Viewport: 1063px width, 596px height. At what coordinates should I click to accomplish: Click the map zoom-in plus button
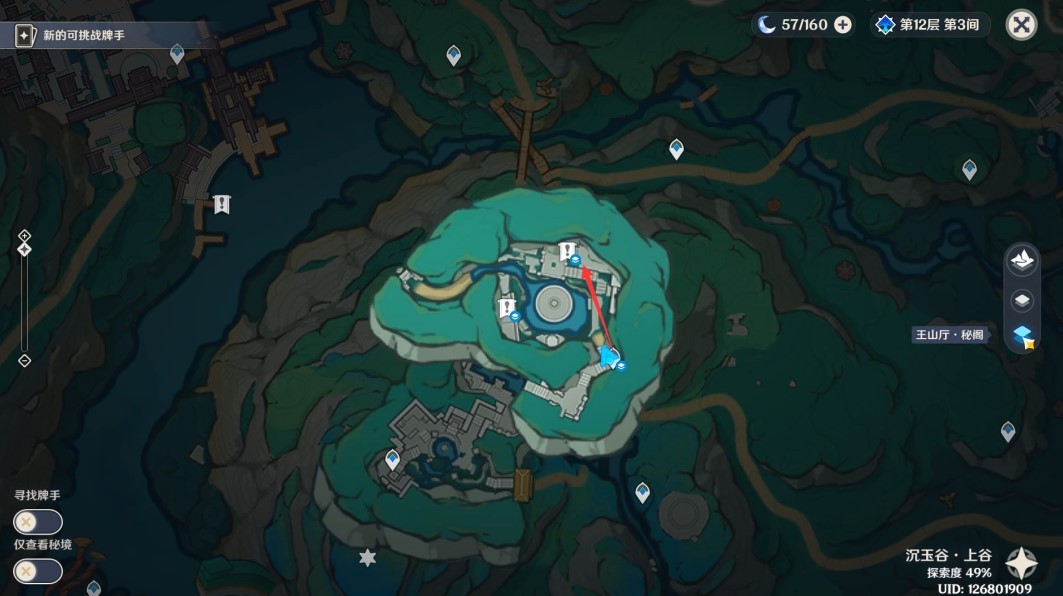click(x=25, y=236)
